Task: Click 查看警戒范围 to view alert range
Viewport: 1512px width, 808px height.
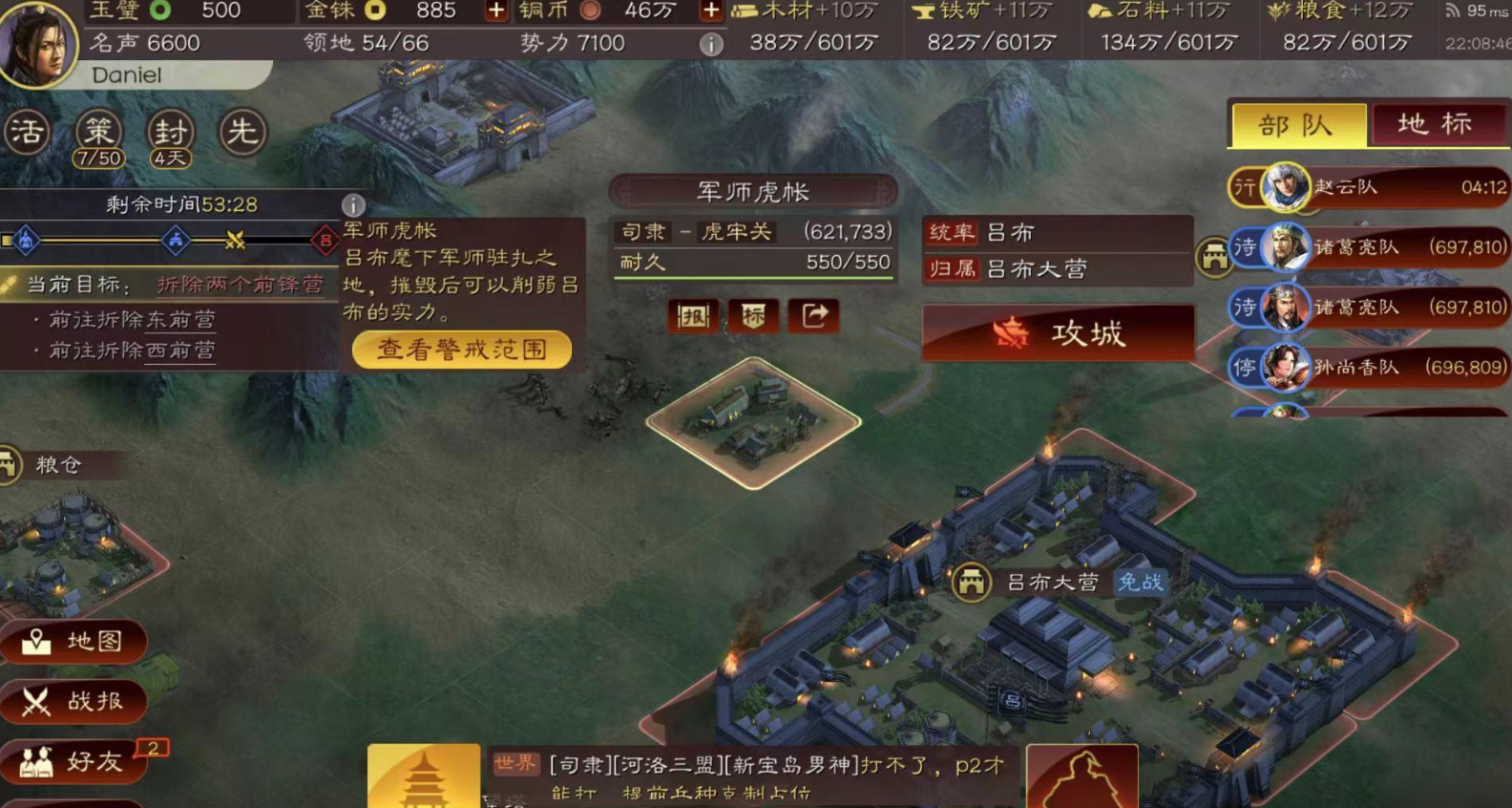Action: tap(461, 349)
